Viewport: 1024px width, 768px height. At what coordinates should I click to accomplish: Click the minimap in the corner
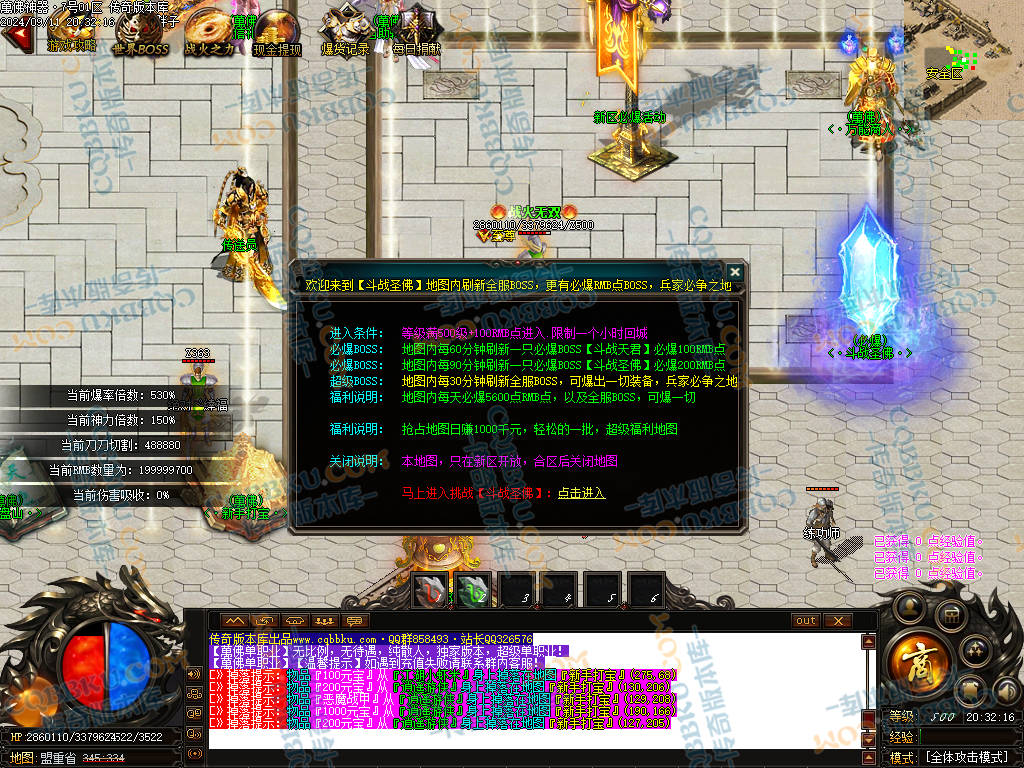point(963,60)
